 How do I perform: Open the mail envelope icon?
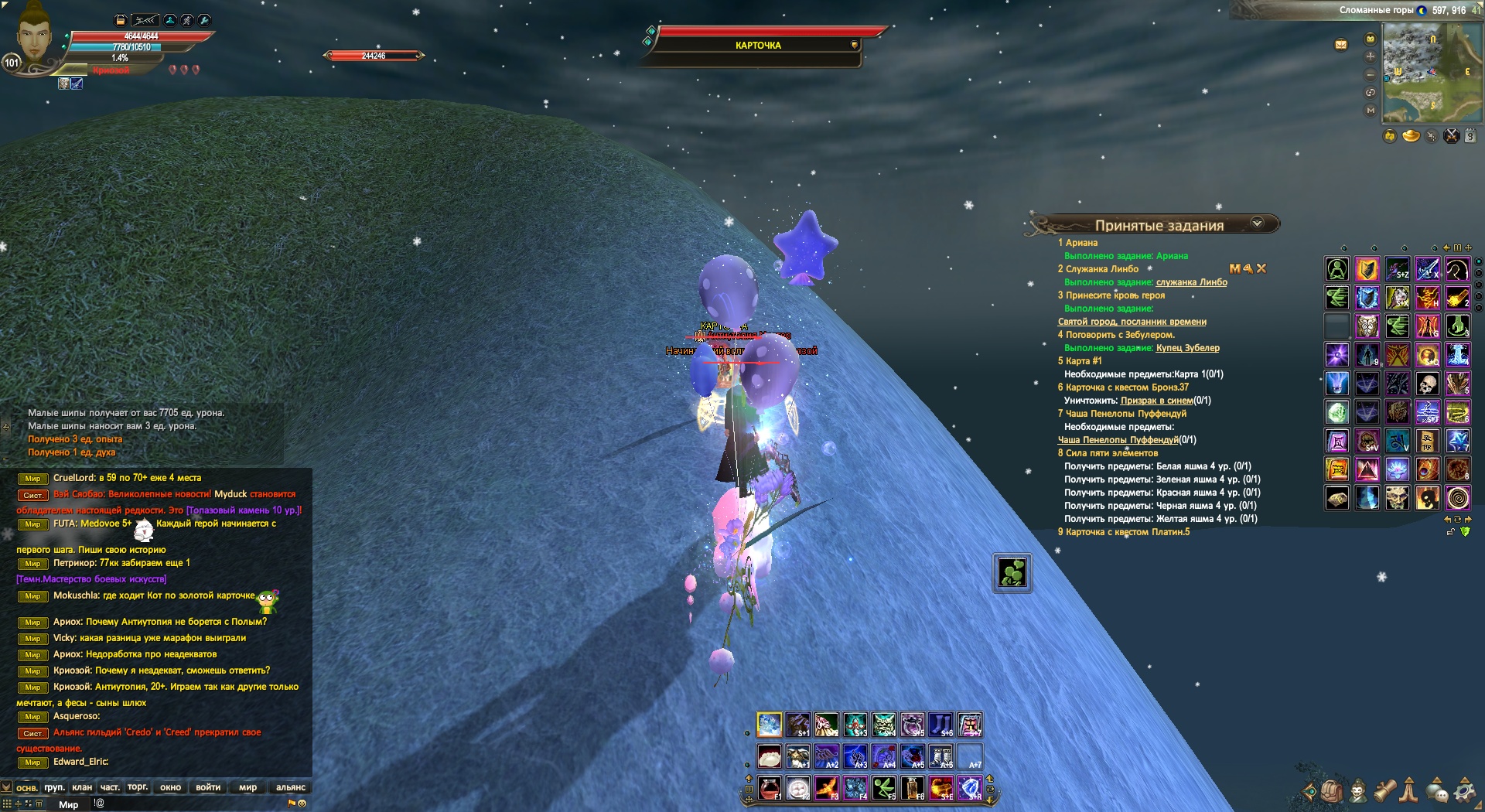point(1341,45)
